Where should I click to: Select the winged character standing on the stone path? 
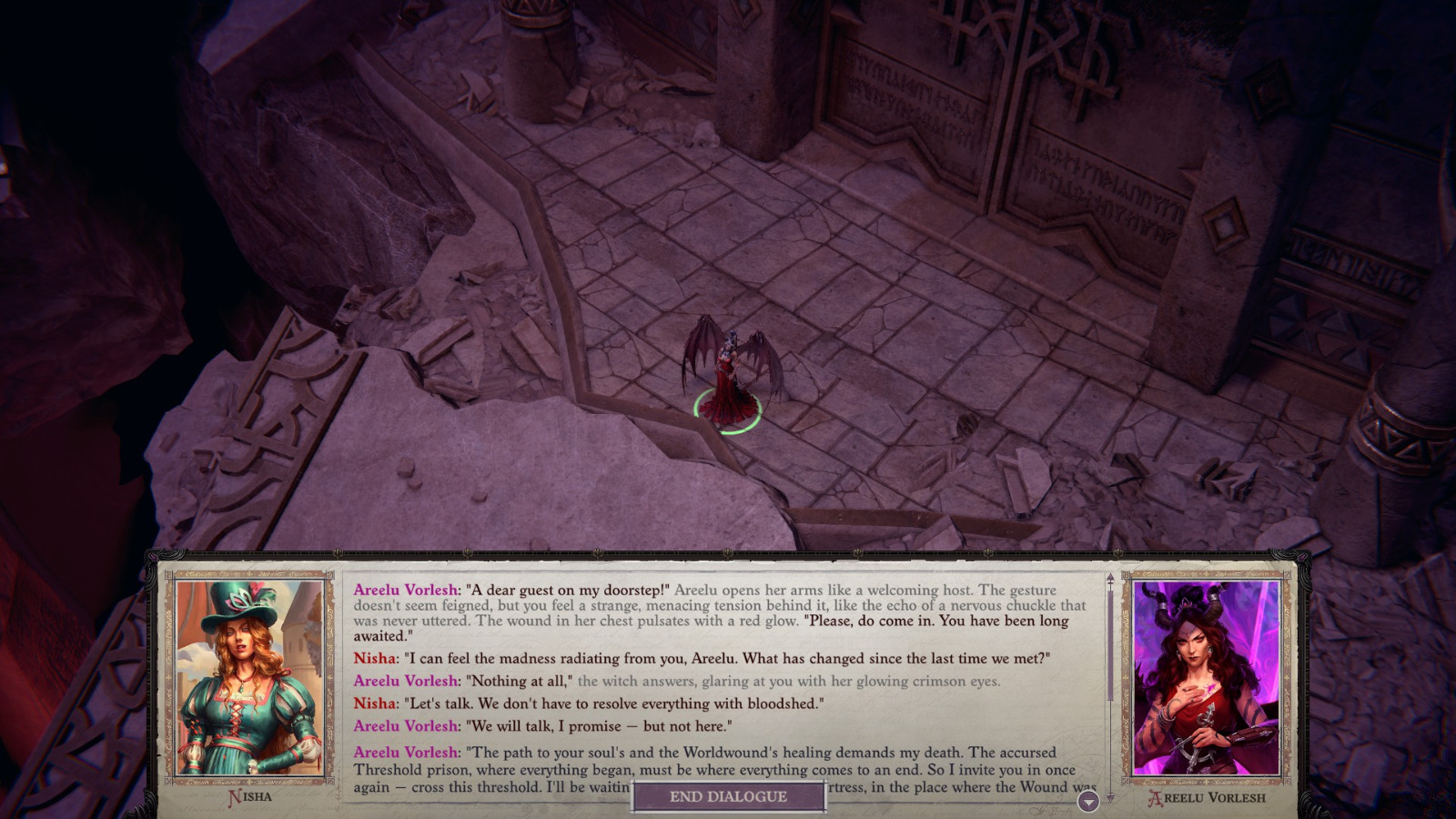click(x=728, y=364)
